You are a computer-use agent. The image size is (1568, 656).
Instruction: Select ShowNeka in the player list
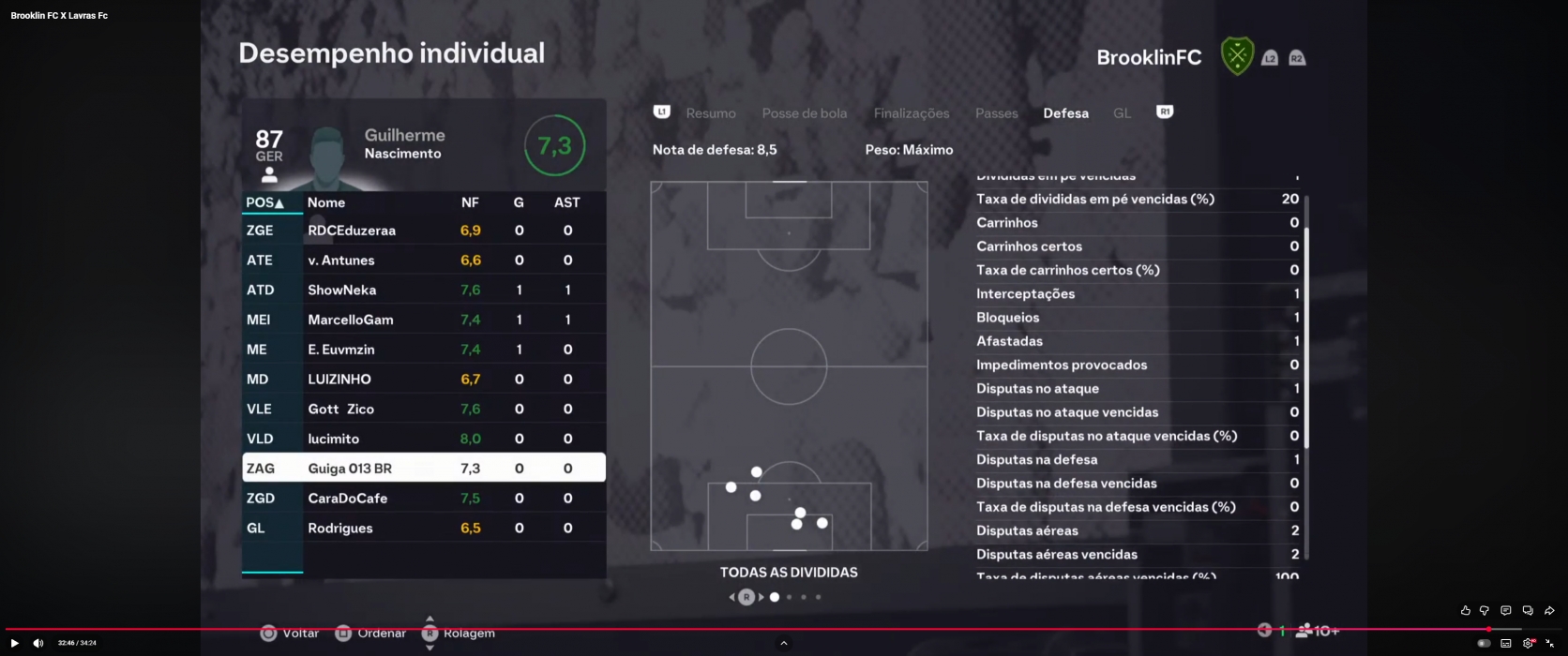[423, 291]
